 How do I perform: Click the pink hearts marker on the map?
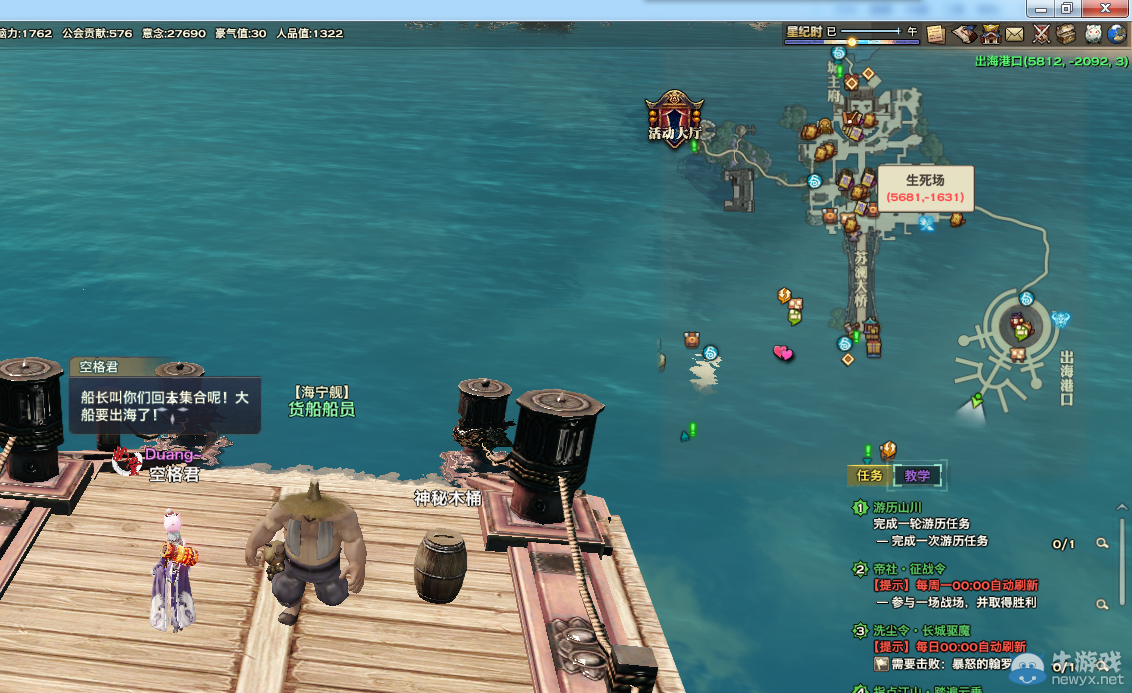[783, 352]
